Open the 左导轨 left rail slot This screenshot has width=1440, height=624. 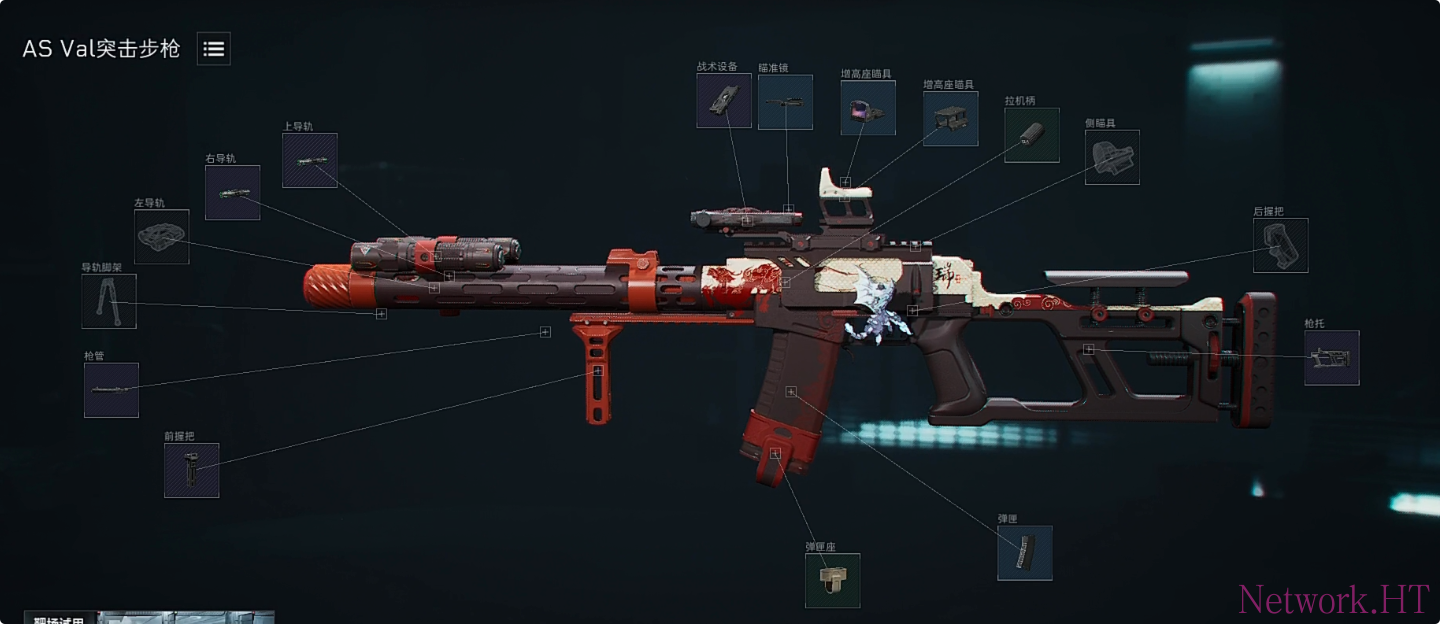click(162, 237)
